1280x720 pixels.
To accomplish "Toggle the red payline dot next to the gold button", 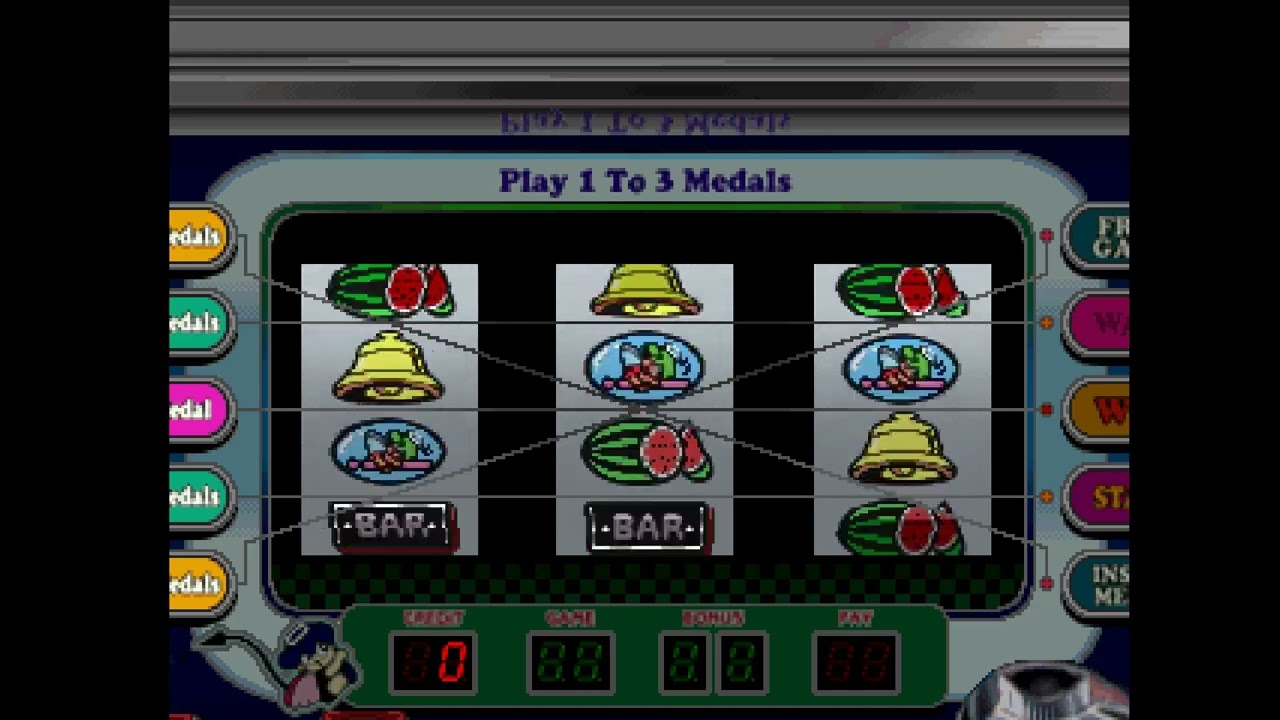I will pos(1045,409).
